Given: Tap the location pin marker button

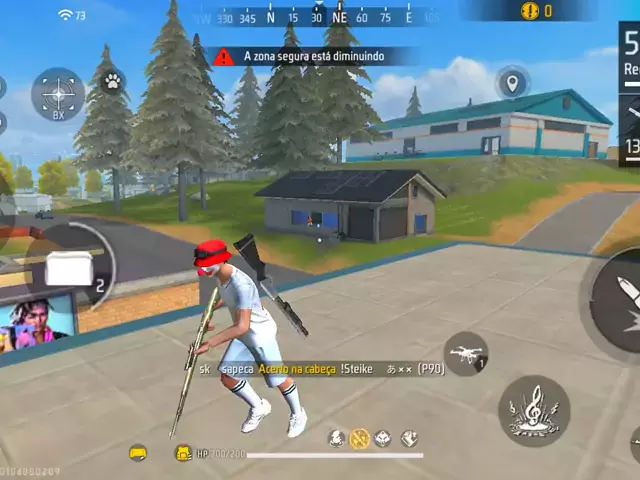Looking at the screenshot, I should [512, 82].
